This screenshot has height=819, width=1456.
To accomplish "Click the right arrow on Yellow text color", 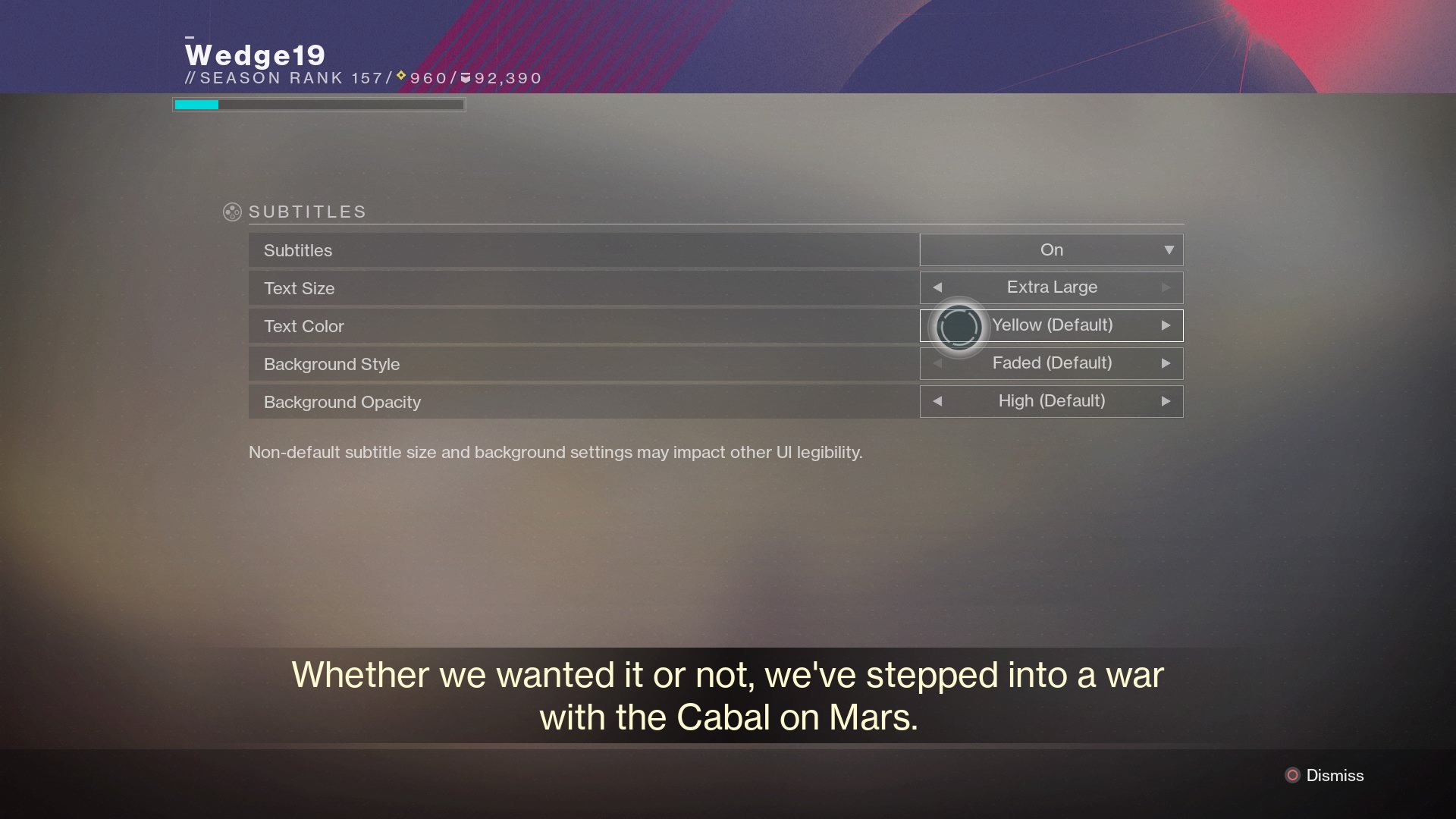I will coord(1166,325).
